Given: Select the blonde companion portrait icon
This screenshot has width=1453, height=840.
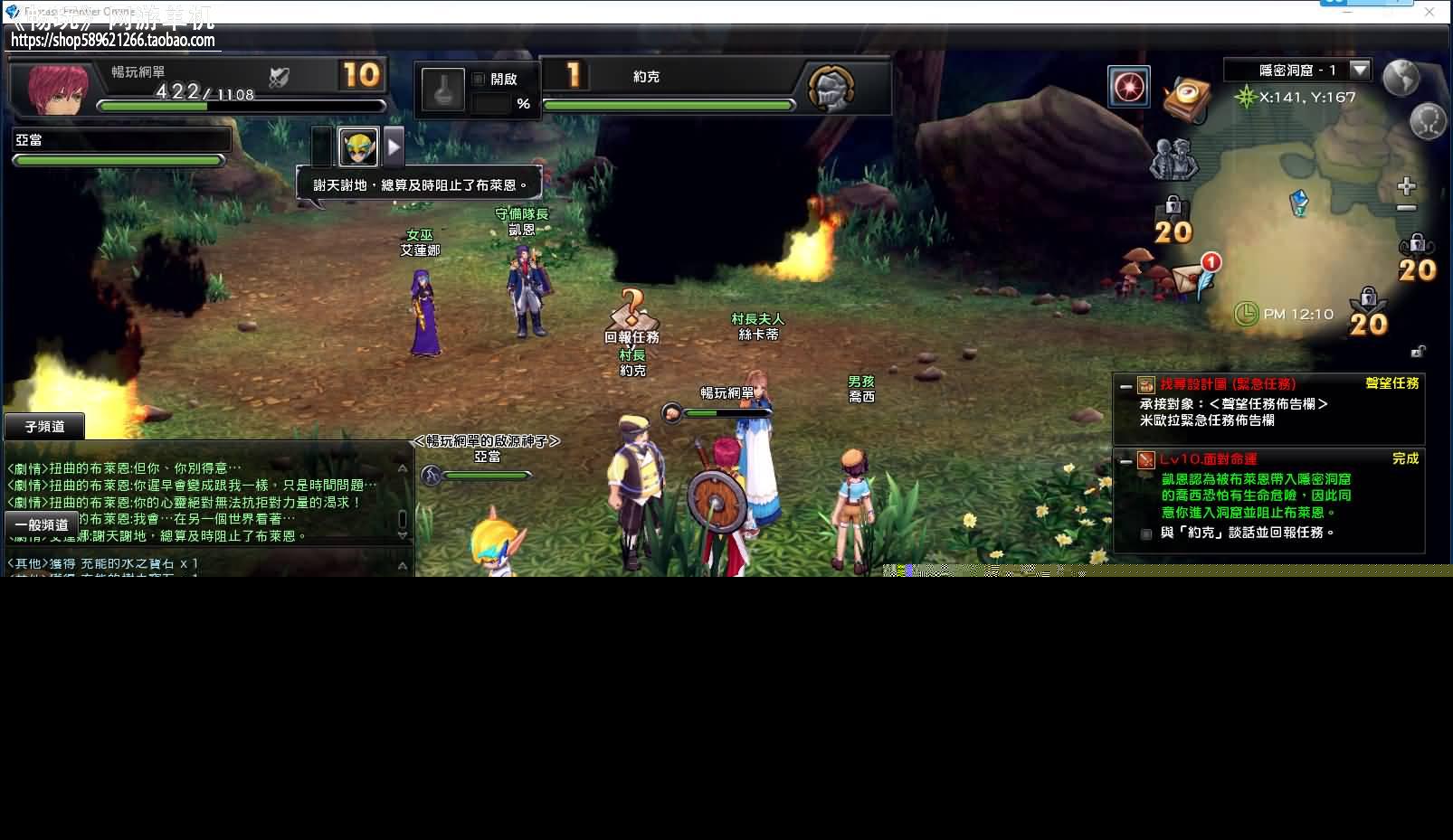Looking at the screenshot, I should tap(358, 146).
